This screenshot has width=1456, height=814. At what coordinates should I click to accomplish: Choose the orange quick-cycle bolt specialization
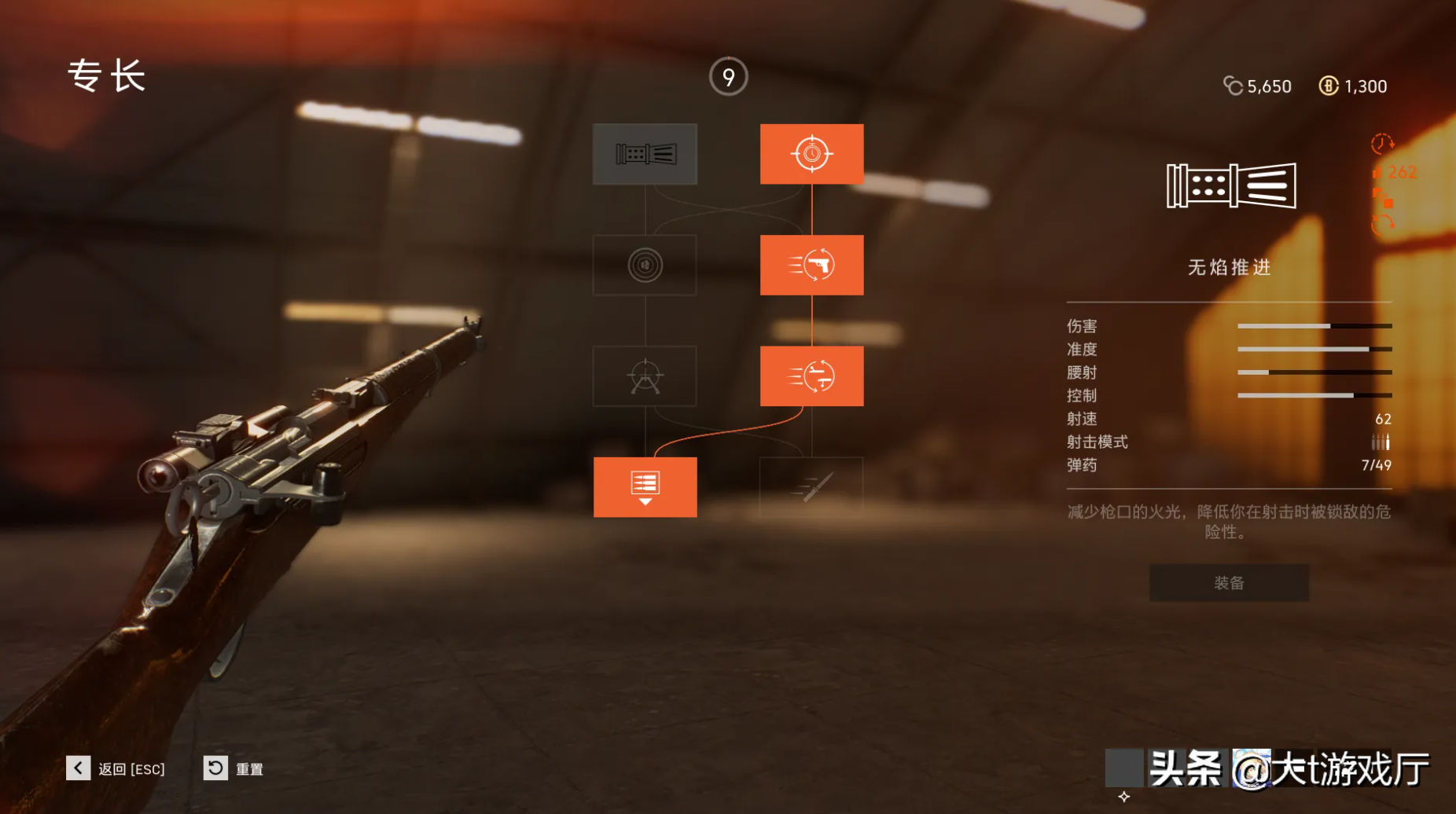pos(811,376)
